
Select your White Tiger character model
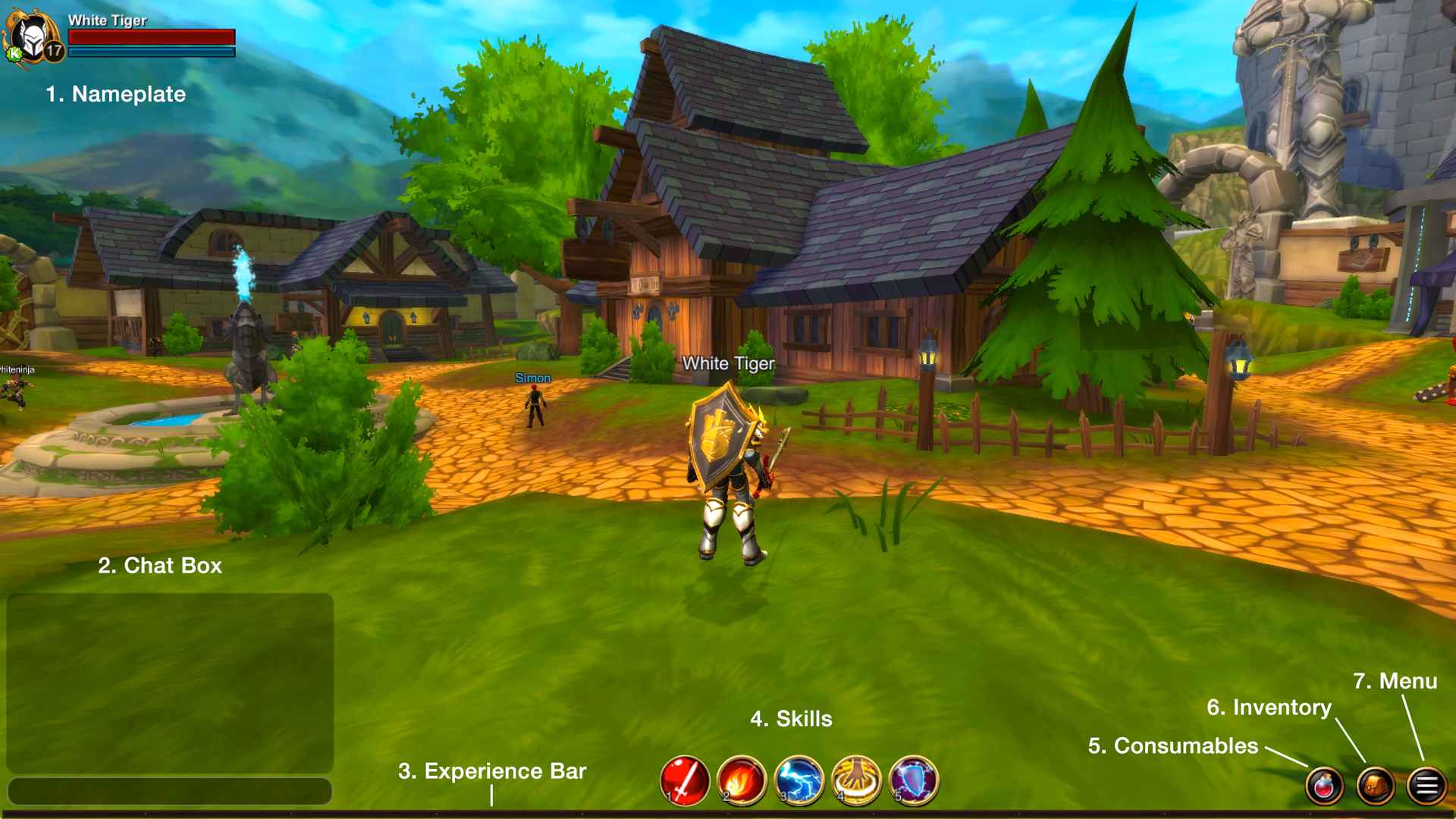728,470
